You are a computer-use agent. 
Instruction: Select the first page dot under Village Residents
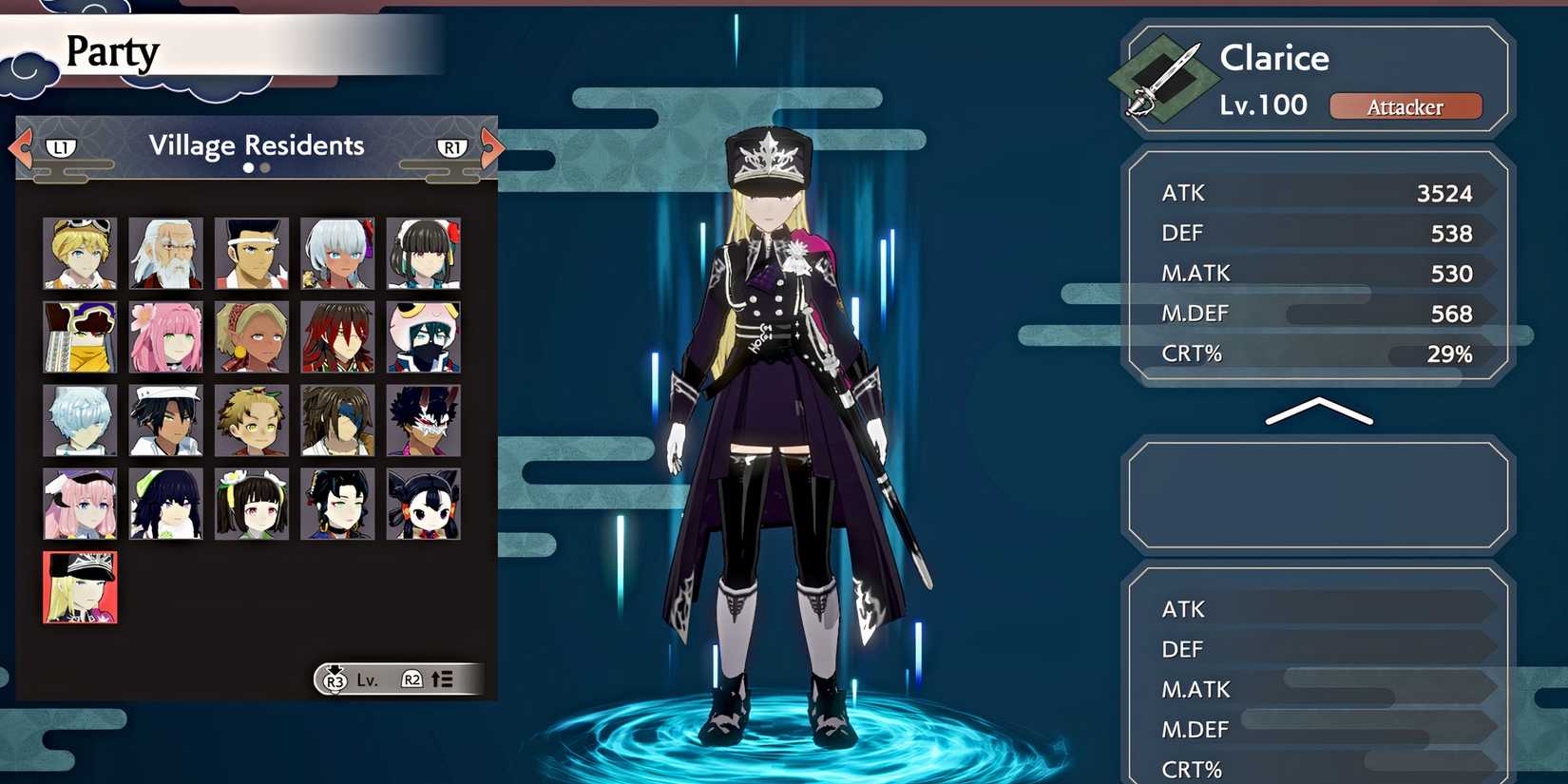point(248,168)
